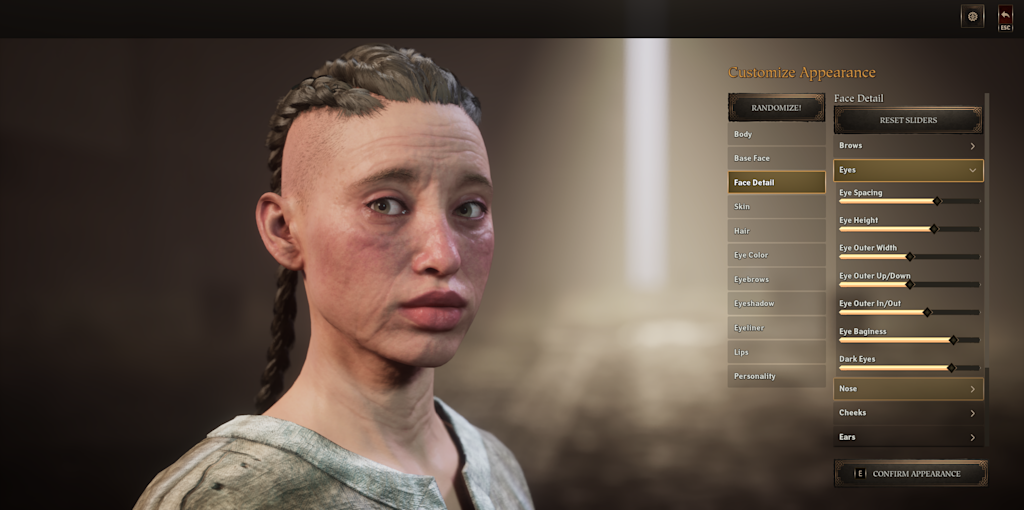Open settings with the gear icon
The width and height of the screenshot is (1024, 510).
click(x=972, y=16)
